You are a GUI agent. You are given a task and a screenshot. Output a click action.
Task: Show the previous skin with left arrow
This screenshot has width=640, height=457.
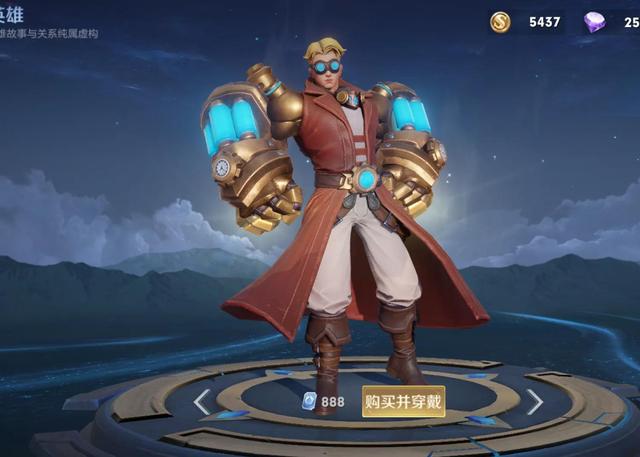[202, 402]
